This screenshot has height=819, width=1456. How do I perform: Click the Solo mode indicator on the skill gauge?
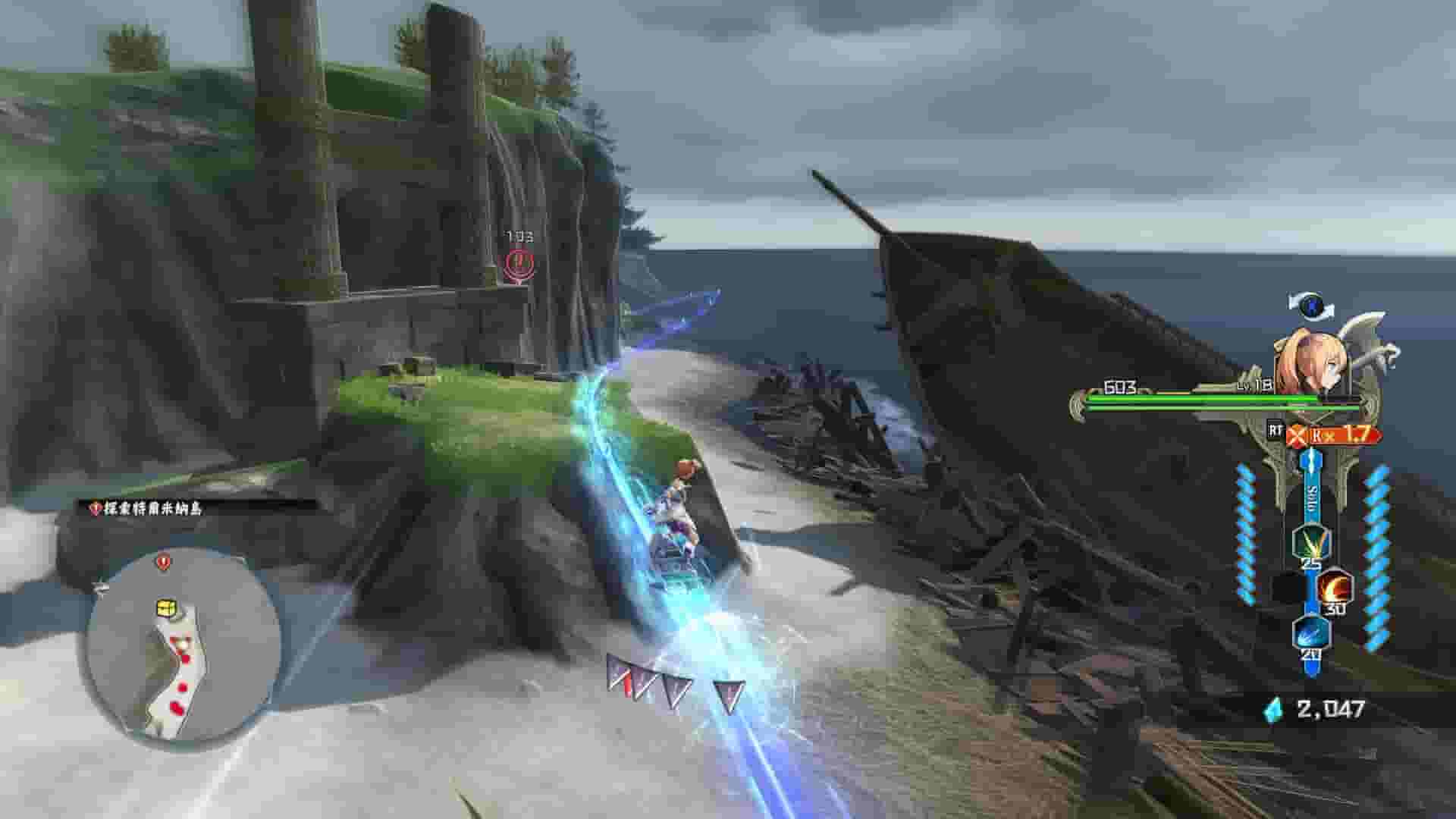pyautogui.click(x=1310, y=496)
